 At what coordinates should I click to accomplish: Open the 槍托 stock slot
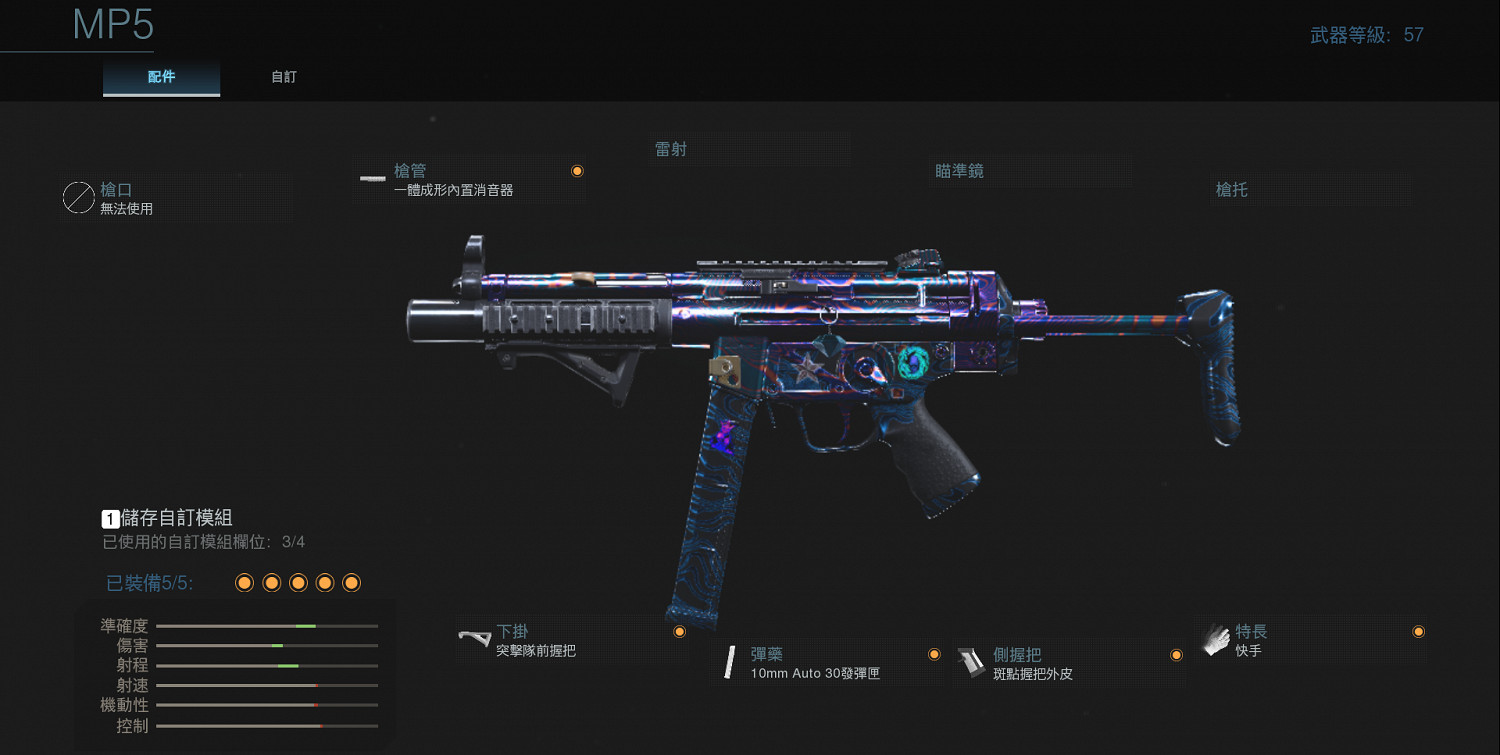click(x=1231, y=190)
